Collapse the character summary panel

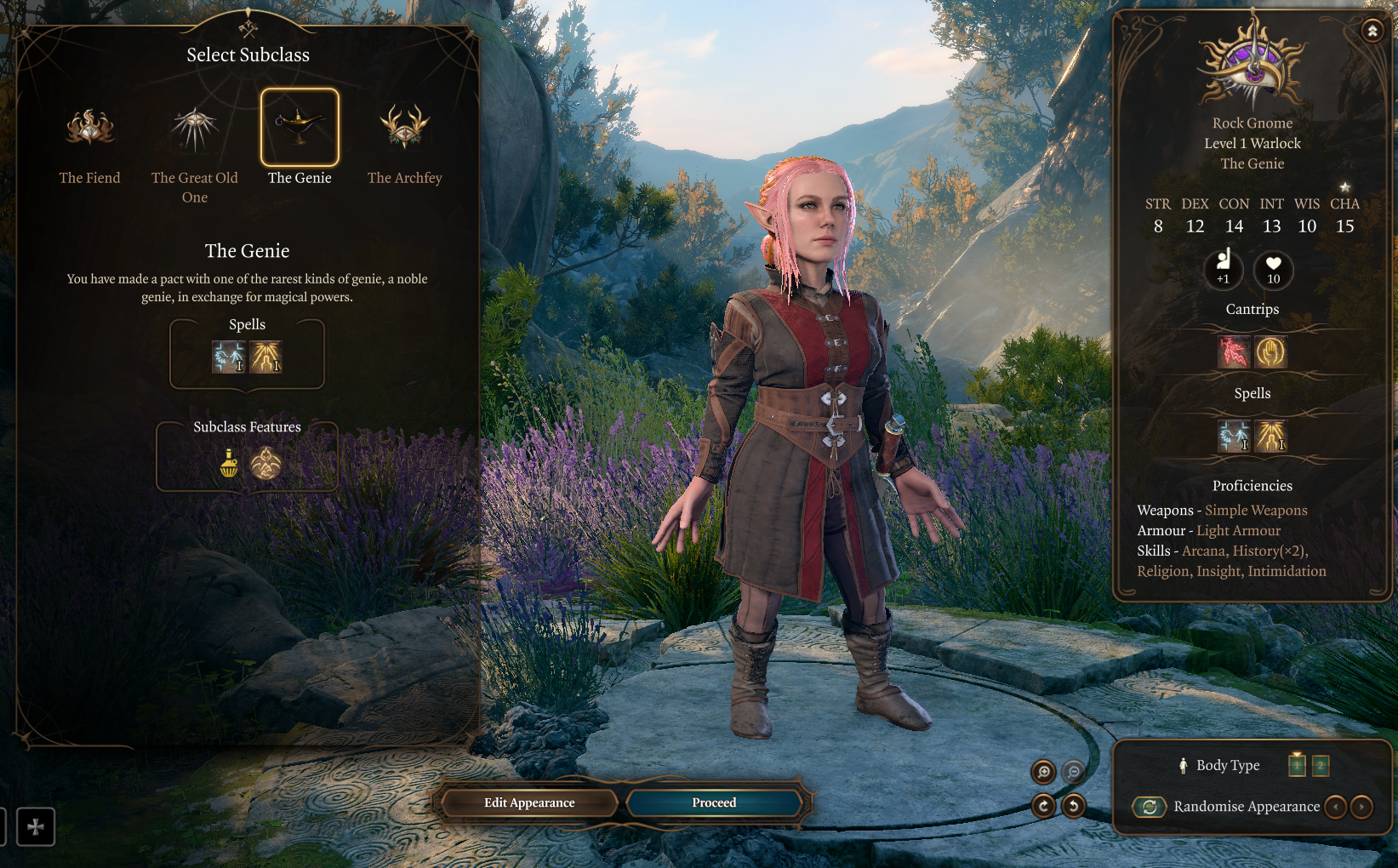[1372, 31]
